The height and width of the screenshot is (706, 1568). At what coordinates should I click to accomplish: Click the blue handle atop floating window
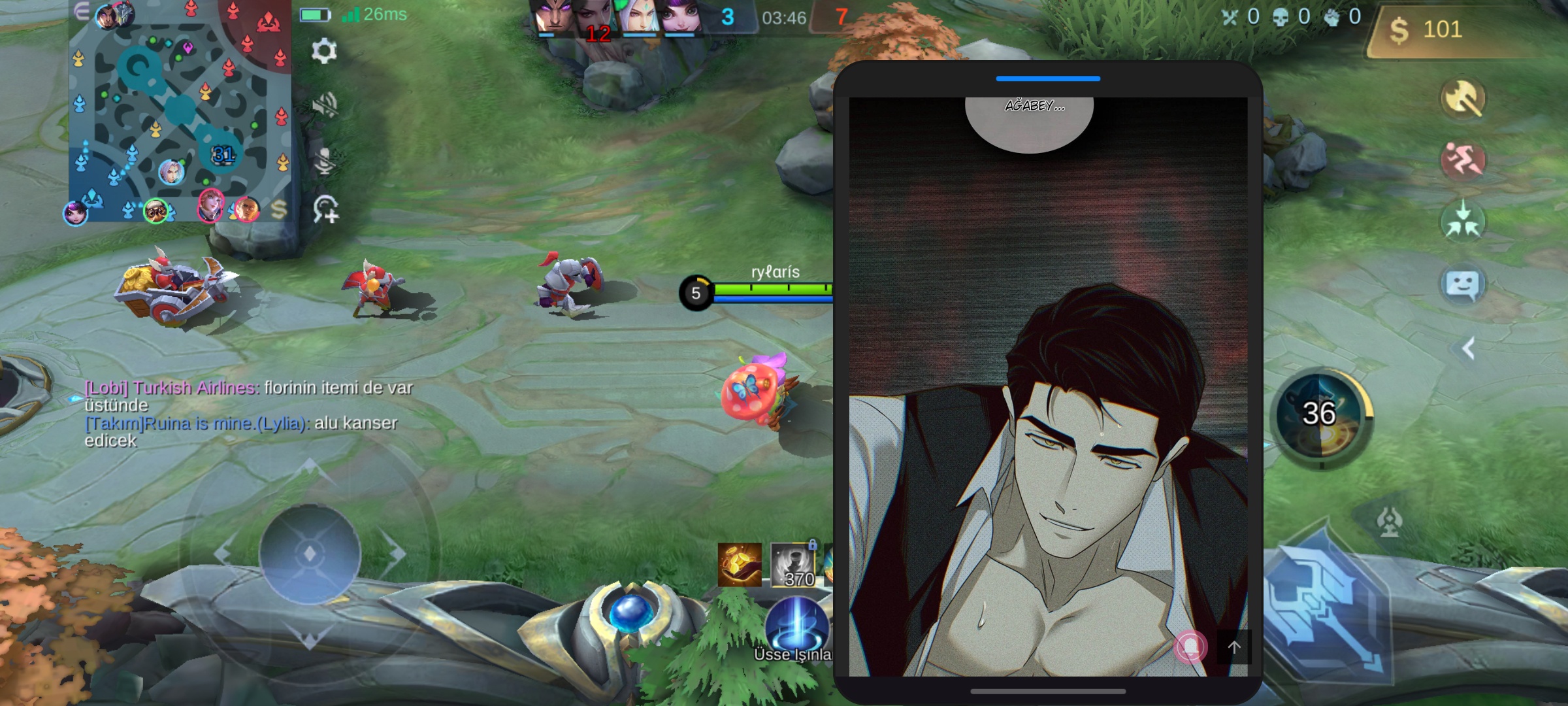[1048, 78]
